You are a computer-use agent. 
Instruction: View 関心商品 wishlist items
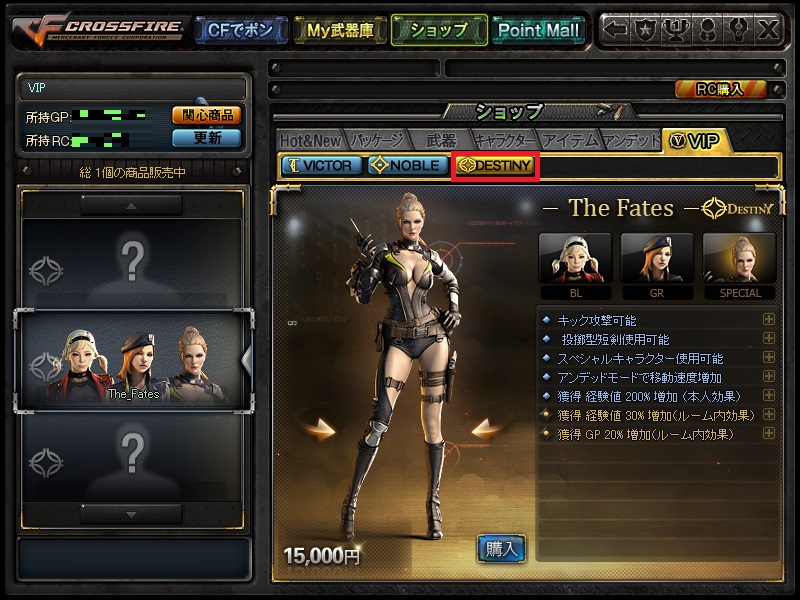point(207,115)
